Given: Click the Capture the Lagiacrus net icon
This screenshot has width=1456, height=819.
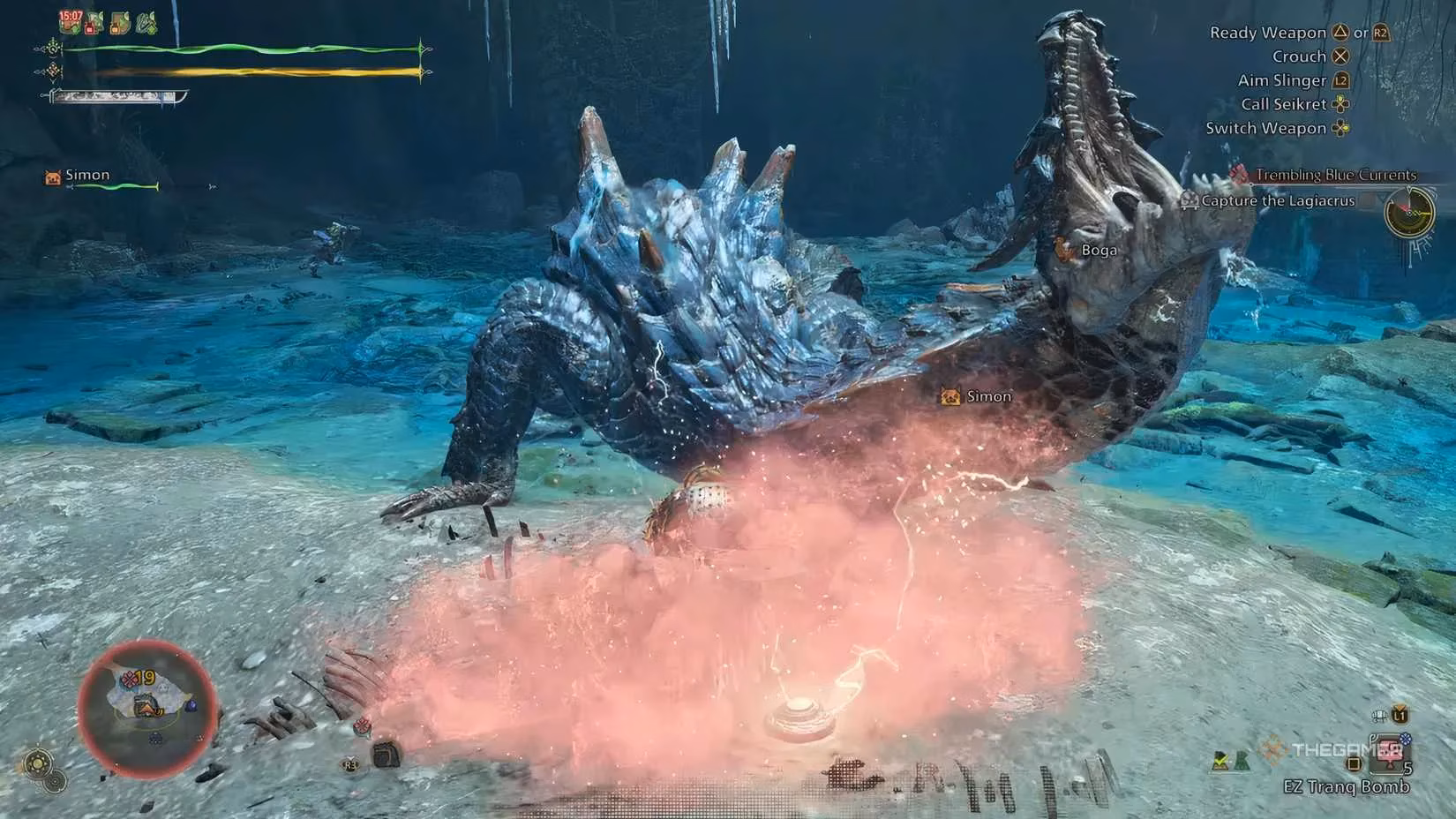Looking at the screenshot, I should [1190, 201].
